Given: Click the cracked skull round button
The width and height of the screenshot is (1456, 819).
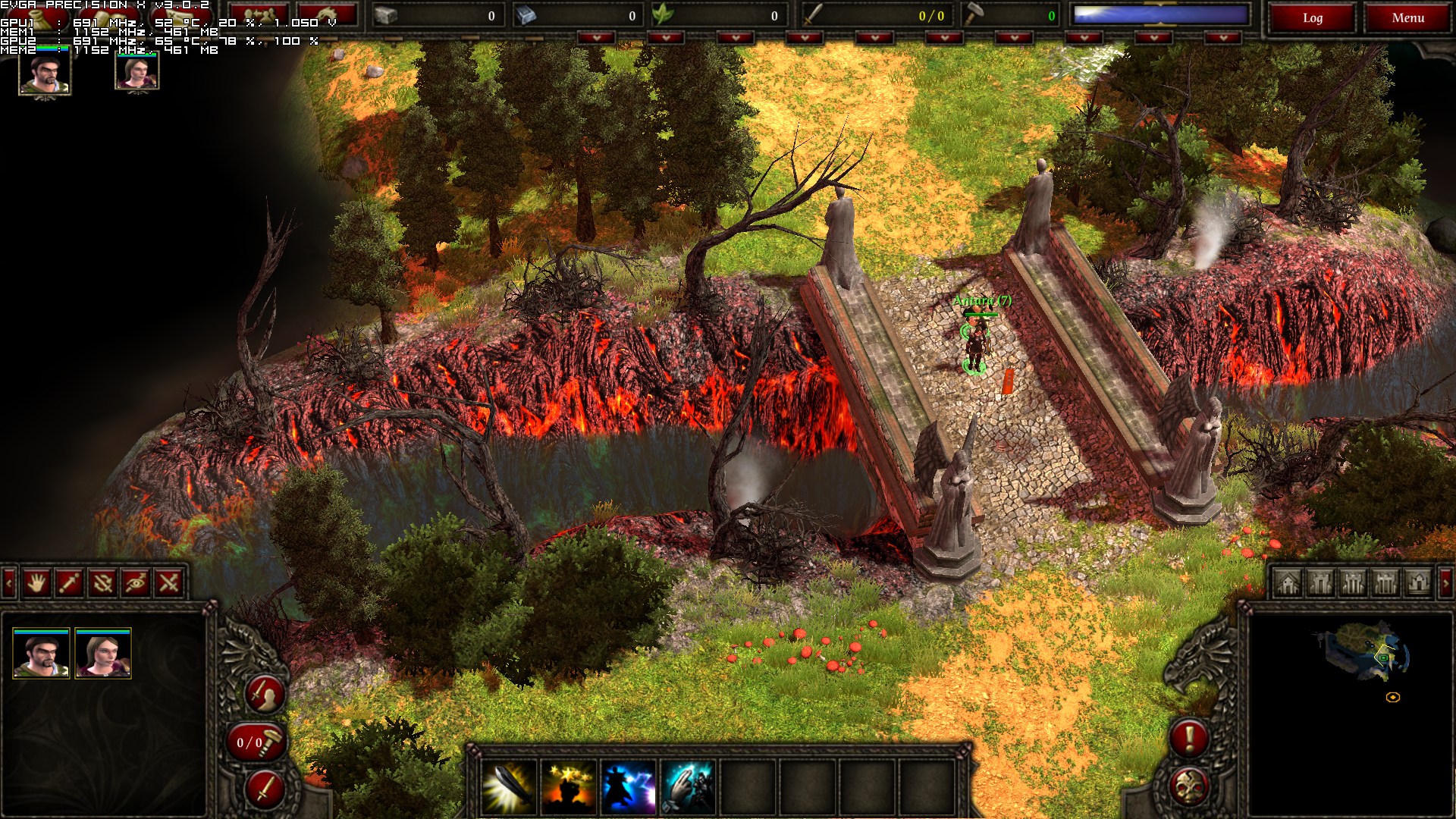Looking at the screenshot, I should (x=1188, y=786).
